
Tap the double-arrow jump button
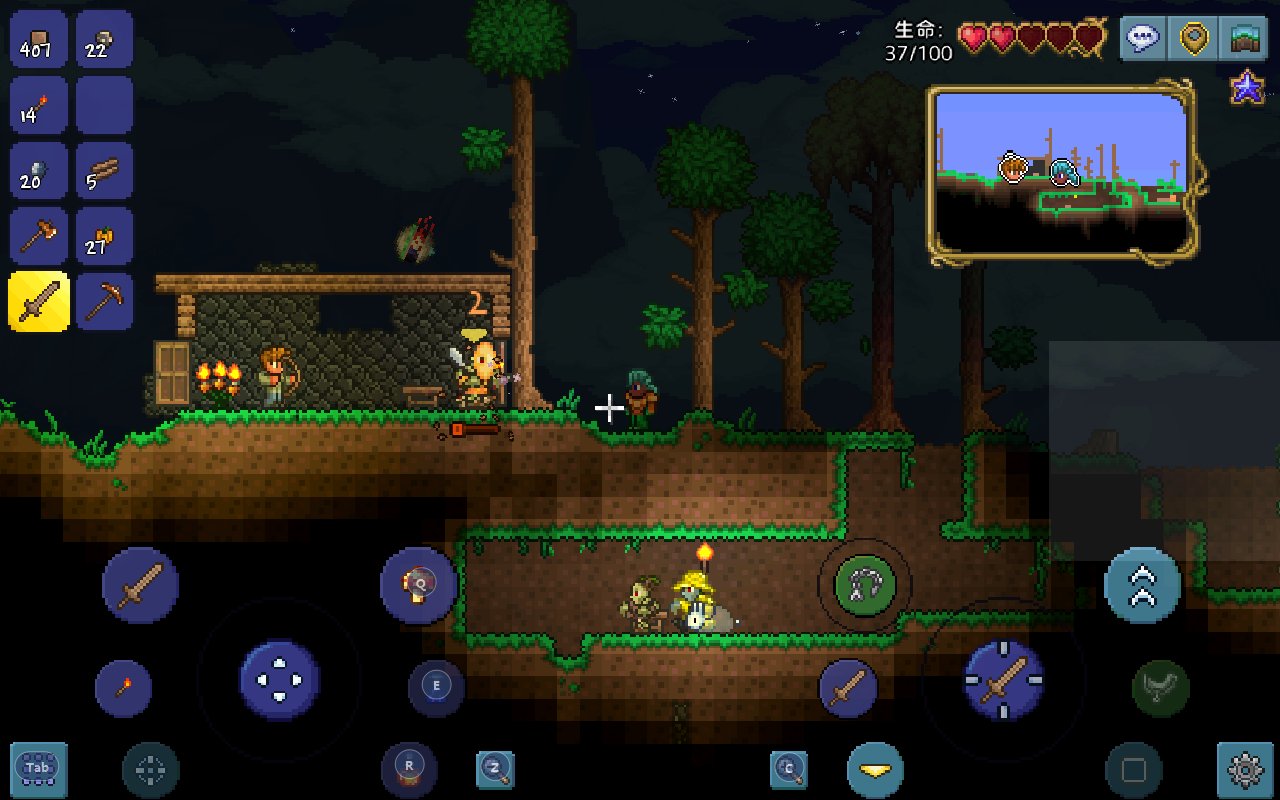point(1142,586)
